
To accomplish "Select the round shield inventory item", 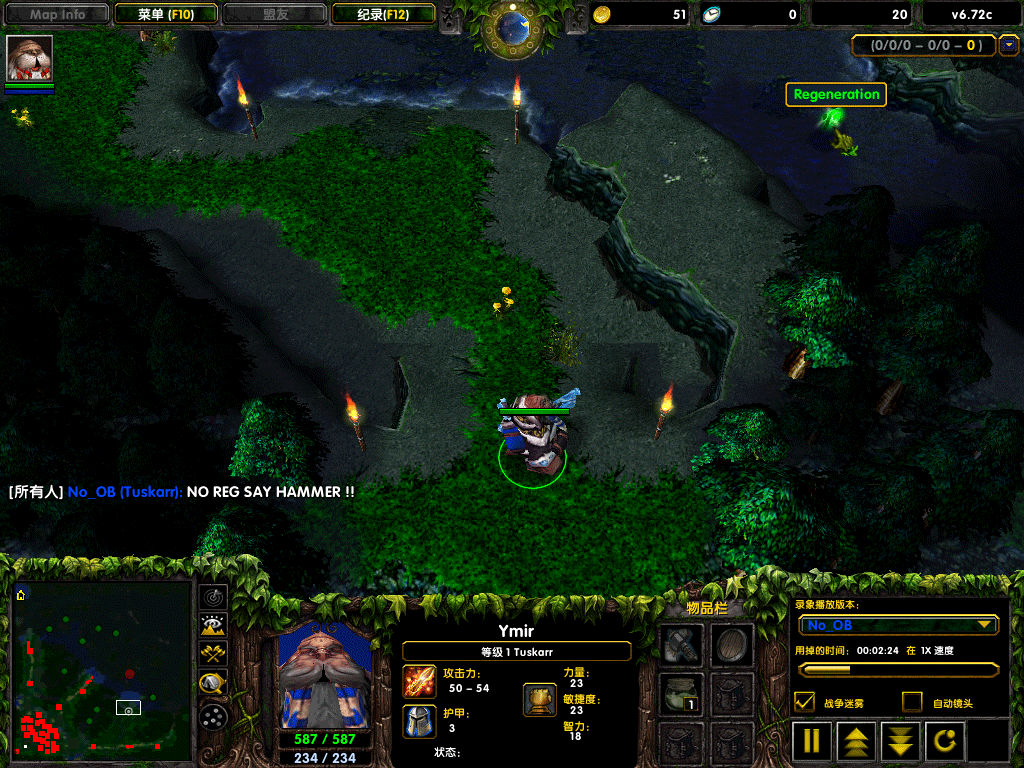I will point(732,645).
